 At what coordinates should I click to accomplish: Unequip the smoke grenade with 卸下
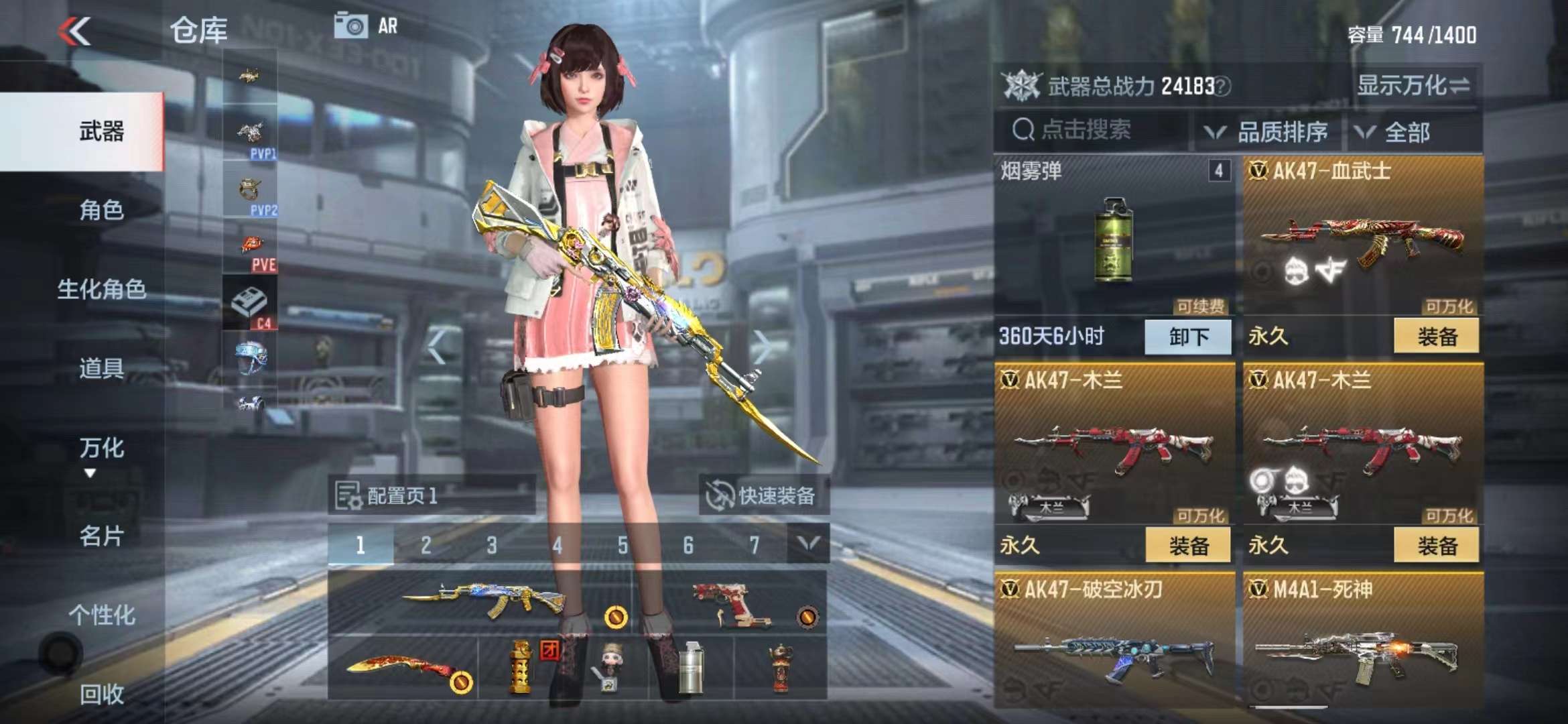[x=1187, y=337]
